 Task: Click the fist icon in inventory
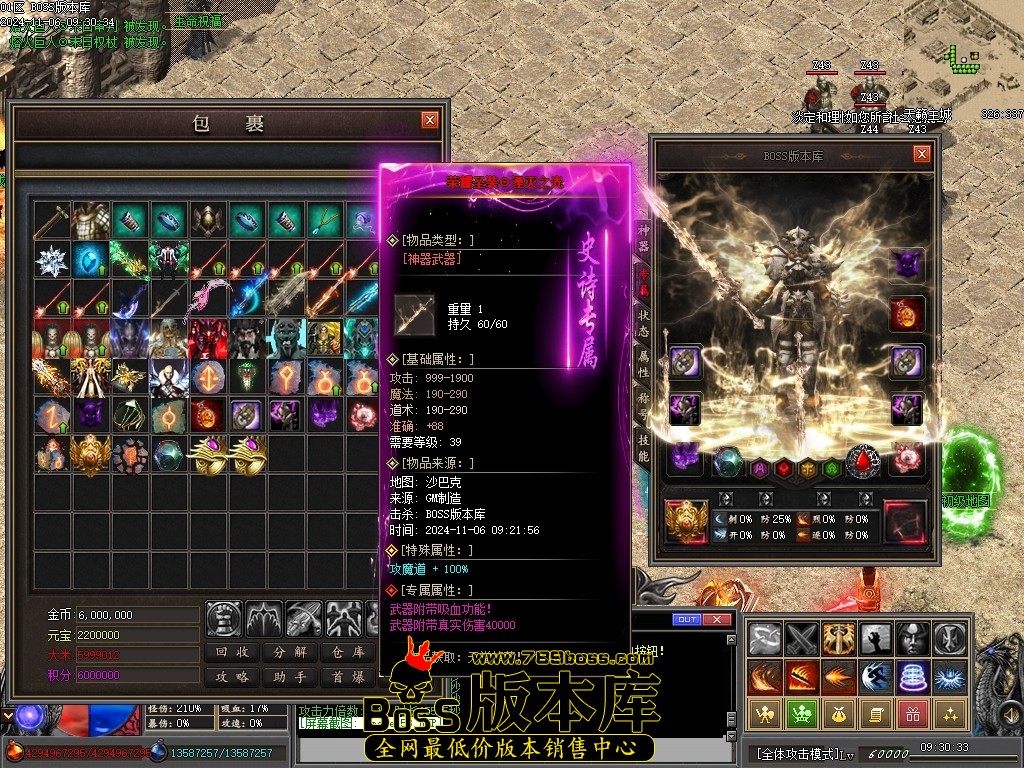click(224, 619)
